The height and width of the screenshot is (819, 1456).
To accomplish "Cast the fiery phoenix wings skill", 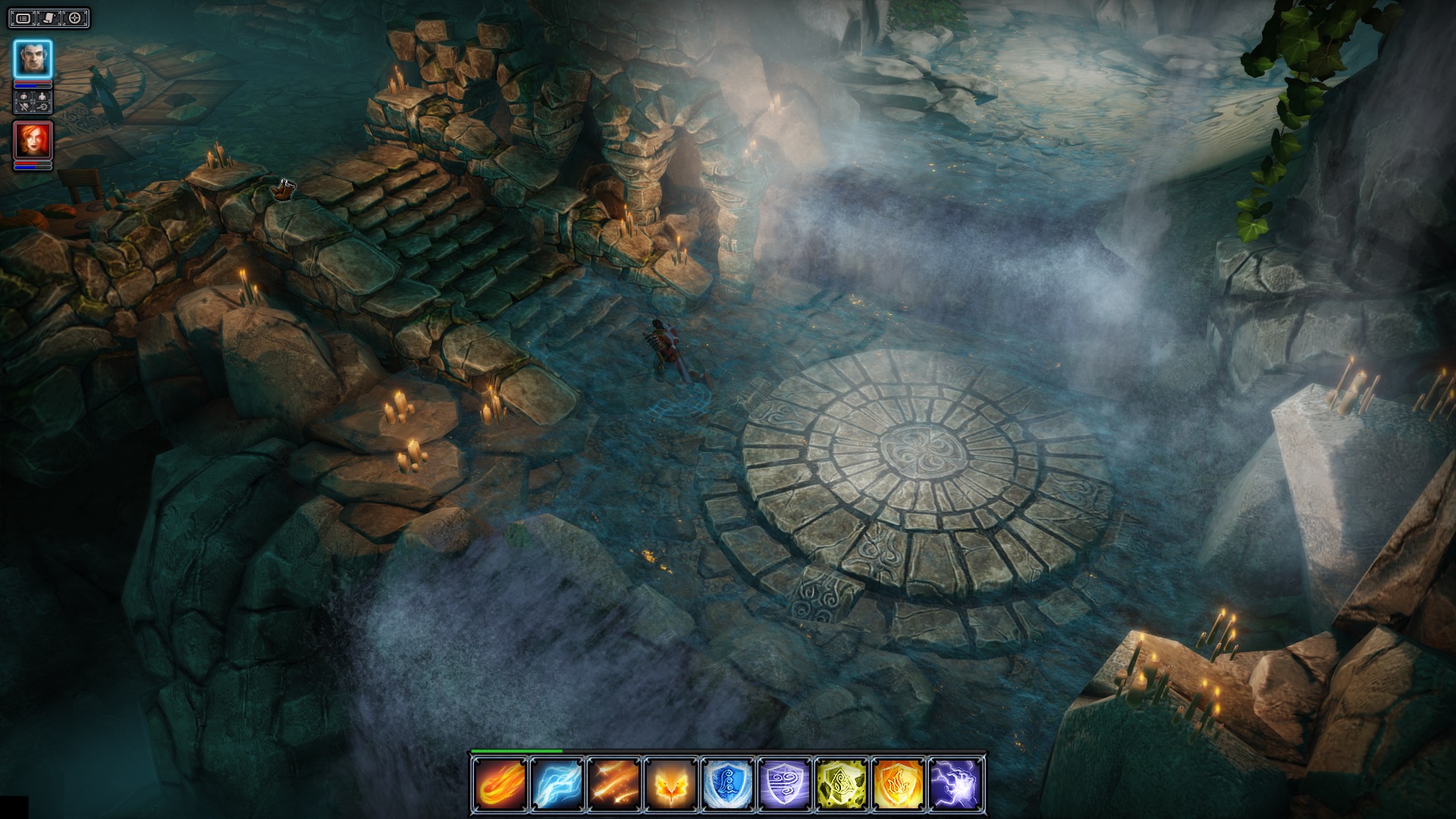I will tap(670, 784).
